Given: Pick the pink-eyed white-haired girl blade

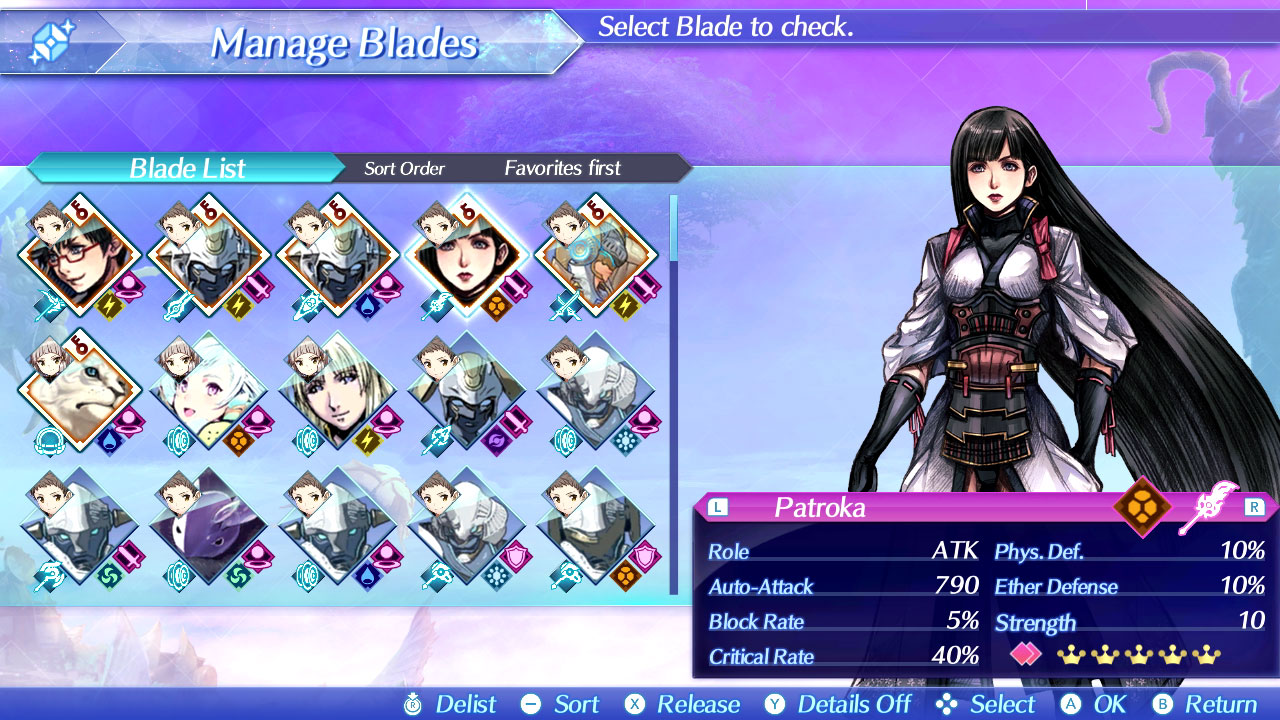Looking at the screenshot, I should tap(209, 391).
